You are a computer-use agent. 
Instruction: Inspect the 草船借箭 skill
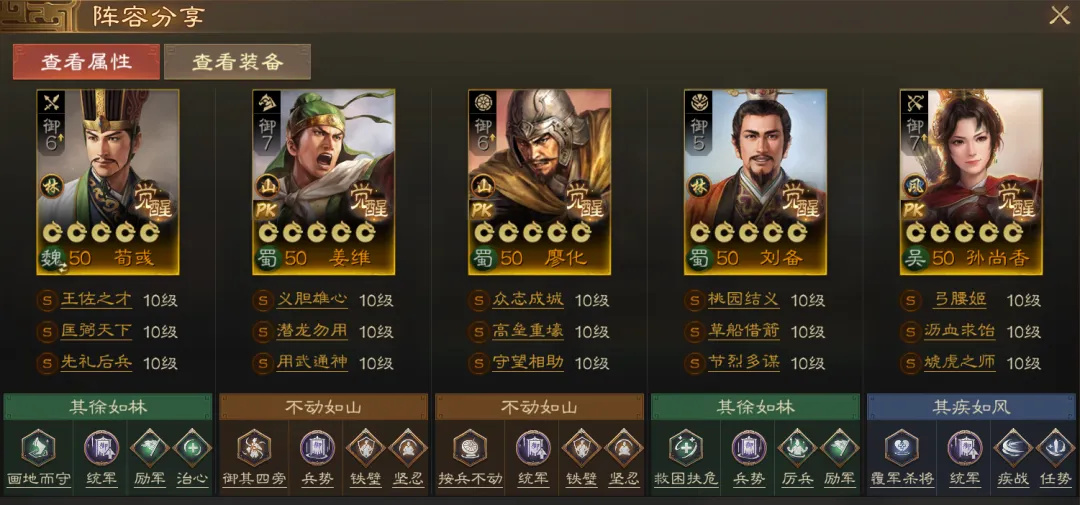tap(744, 331)
